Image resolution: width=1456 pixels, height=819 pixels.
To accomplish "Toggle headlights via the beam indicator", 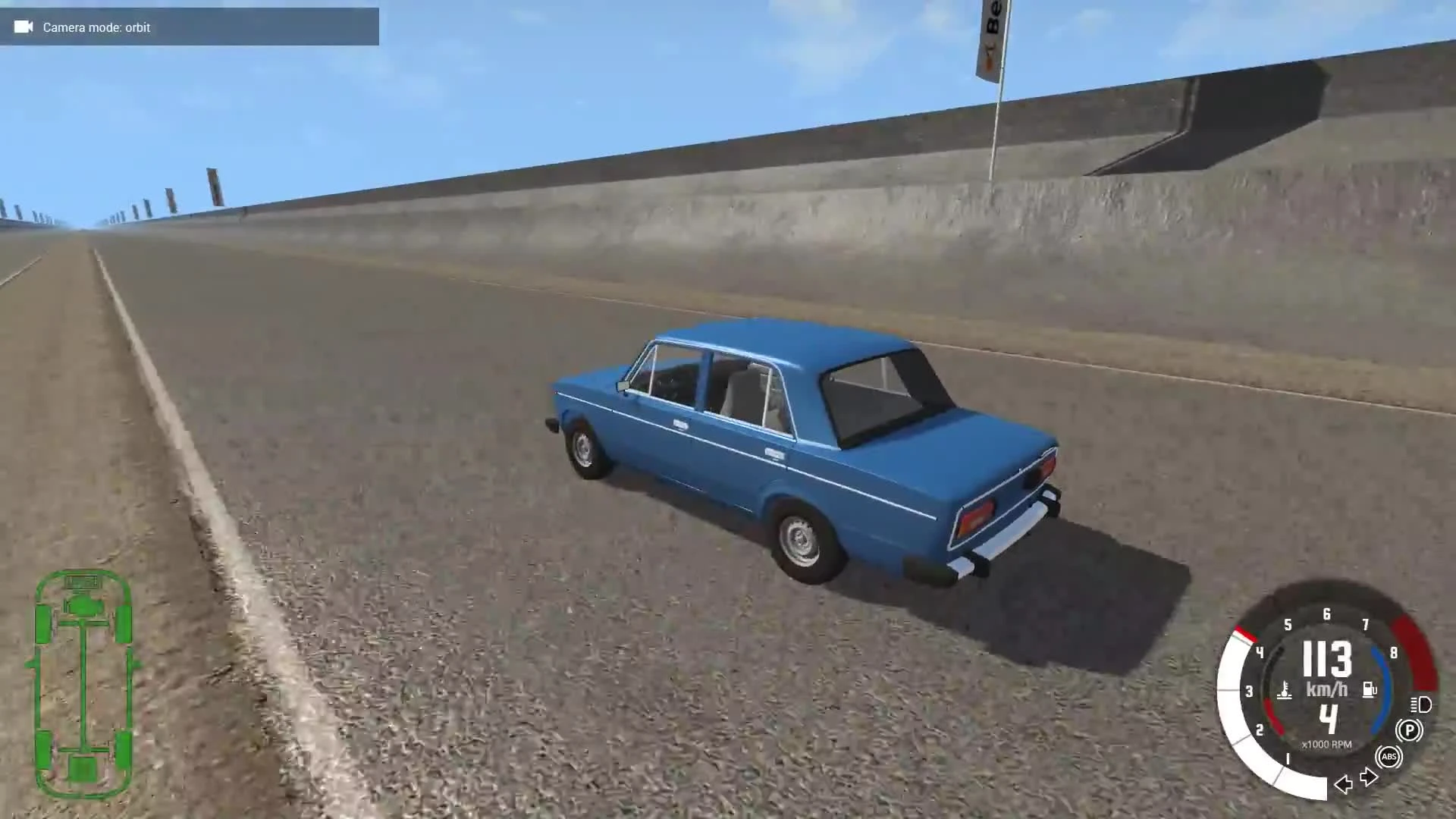I will click(x=1420, y=706).
